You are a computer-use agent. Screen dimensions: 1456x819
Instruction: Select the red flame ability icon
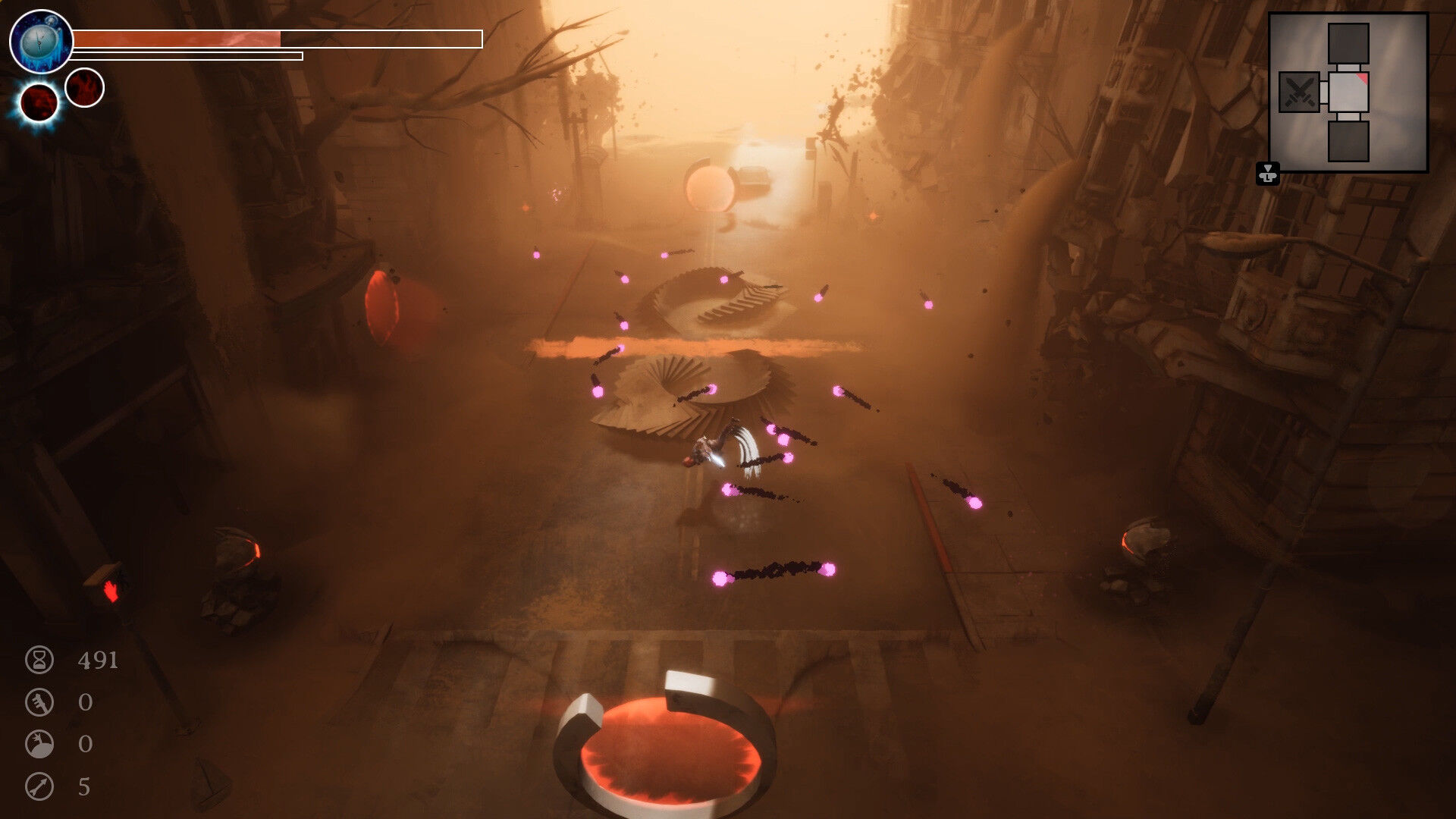pos(84,87)
